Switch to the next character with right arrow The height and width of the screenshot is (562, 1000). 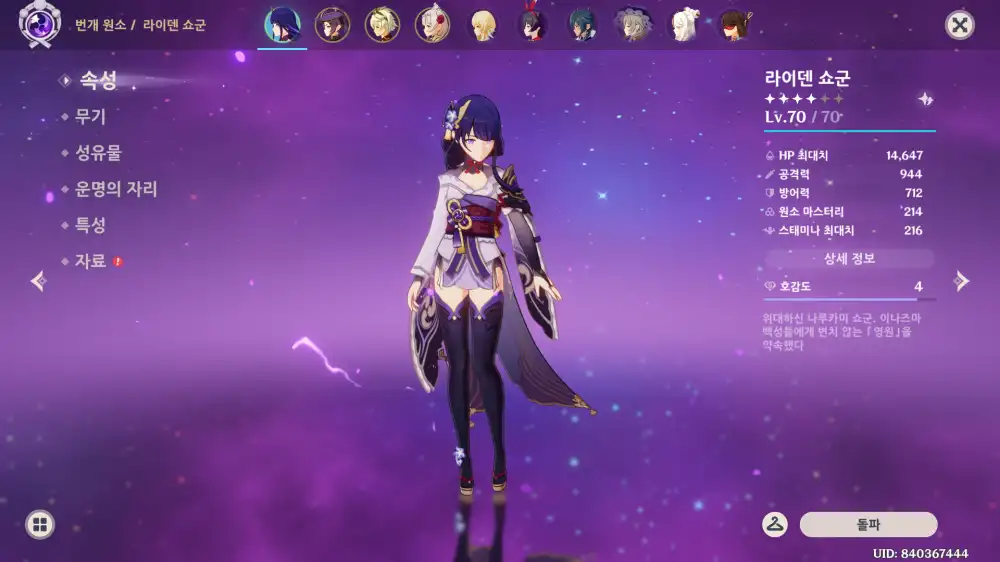(x=961, y=281)
